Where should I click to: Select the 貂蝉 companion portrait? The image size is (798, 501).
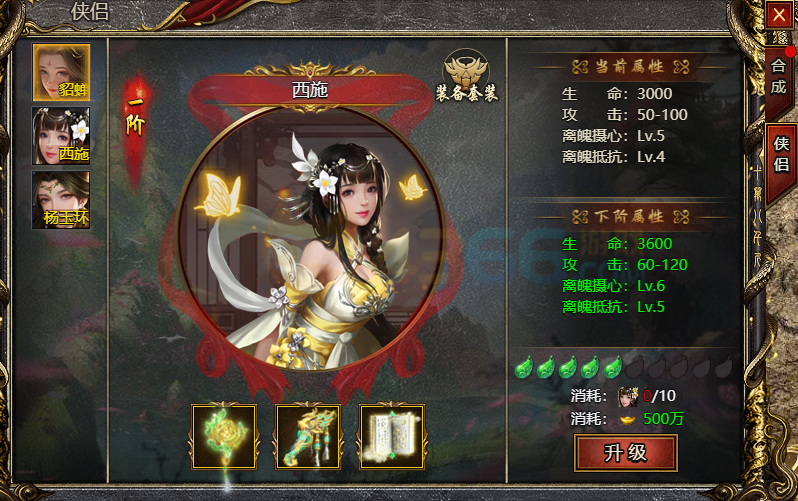61,72
